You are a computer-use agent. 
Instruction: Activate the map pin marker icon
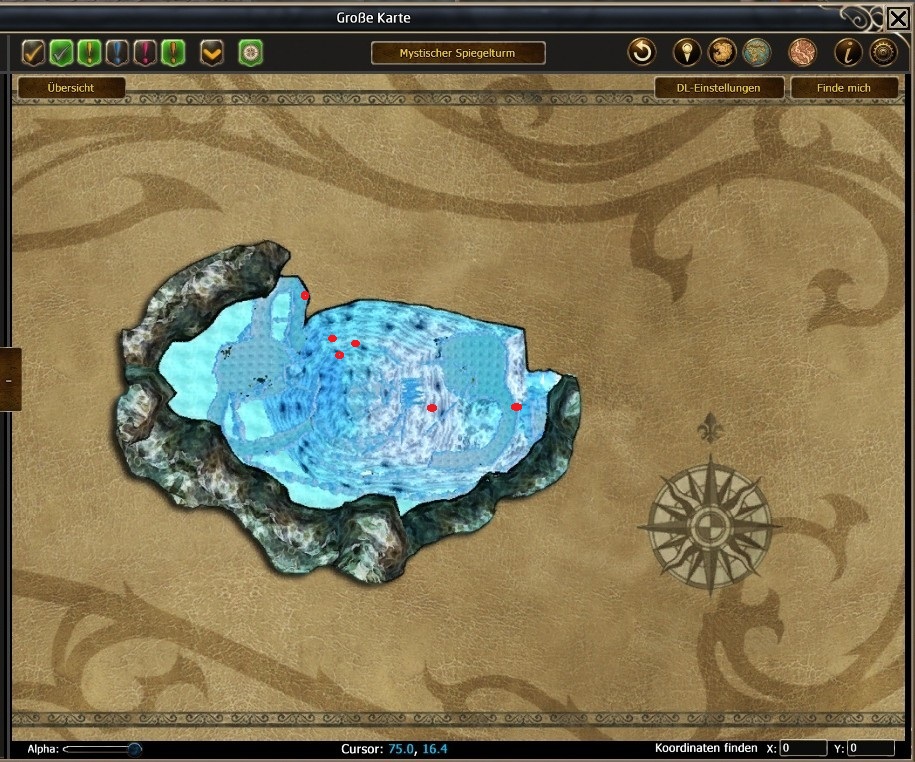click(x=687, y=52)
